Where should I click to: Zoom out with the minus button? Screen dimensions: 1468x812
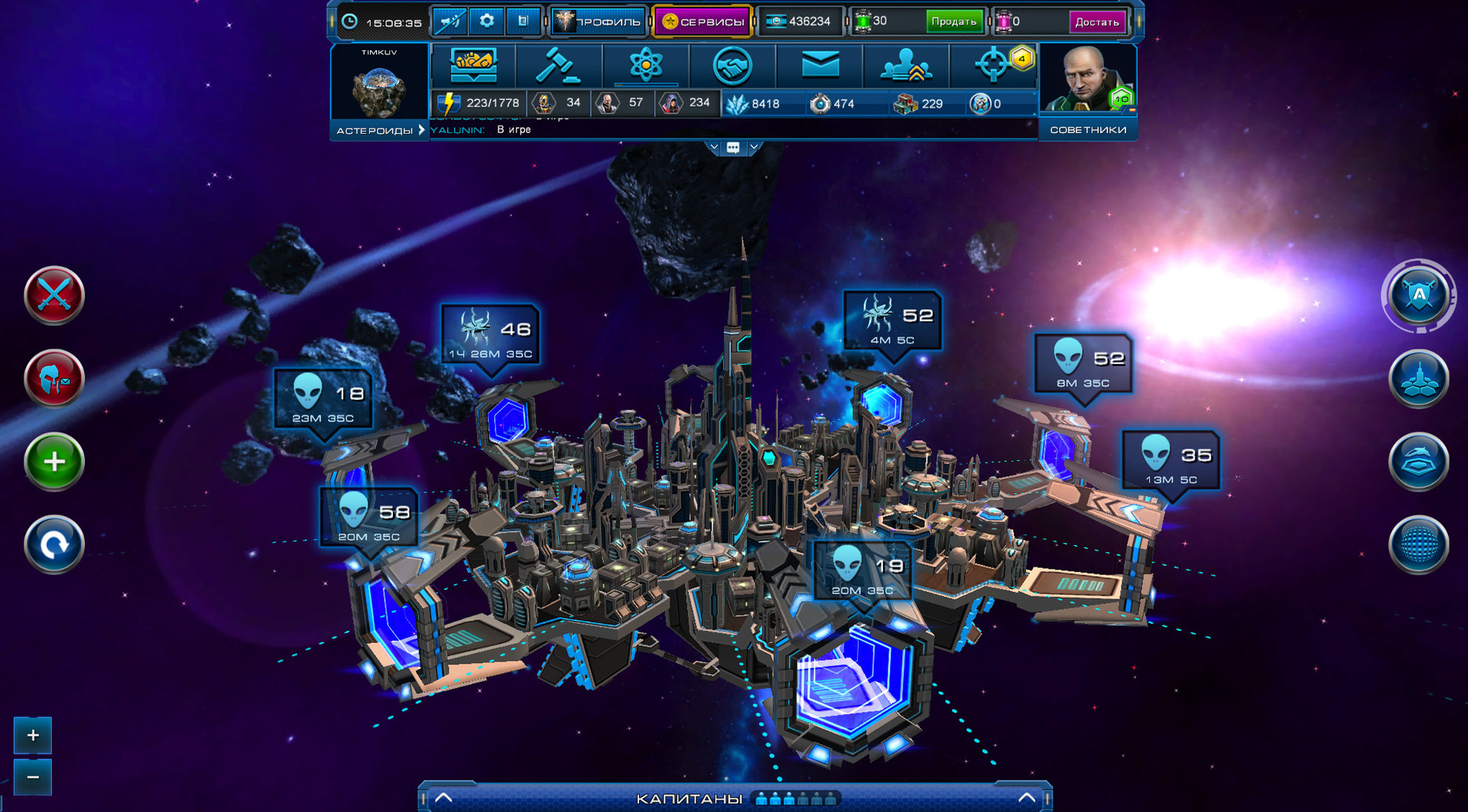pyautogui.click(x=33, y=777)
